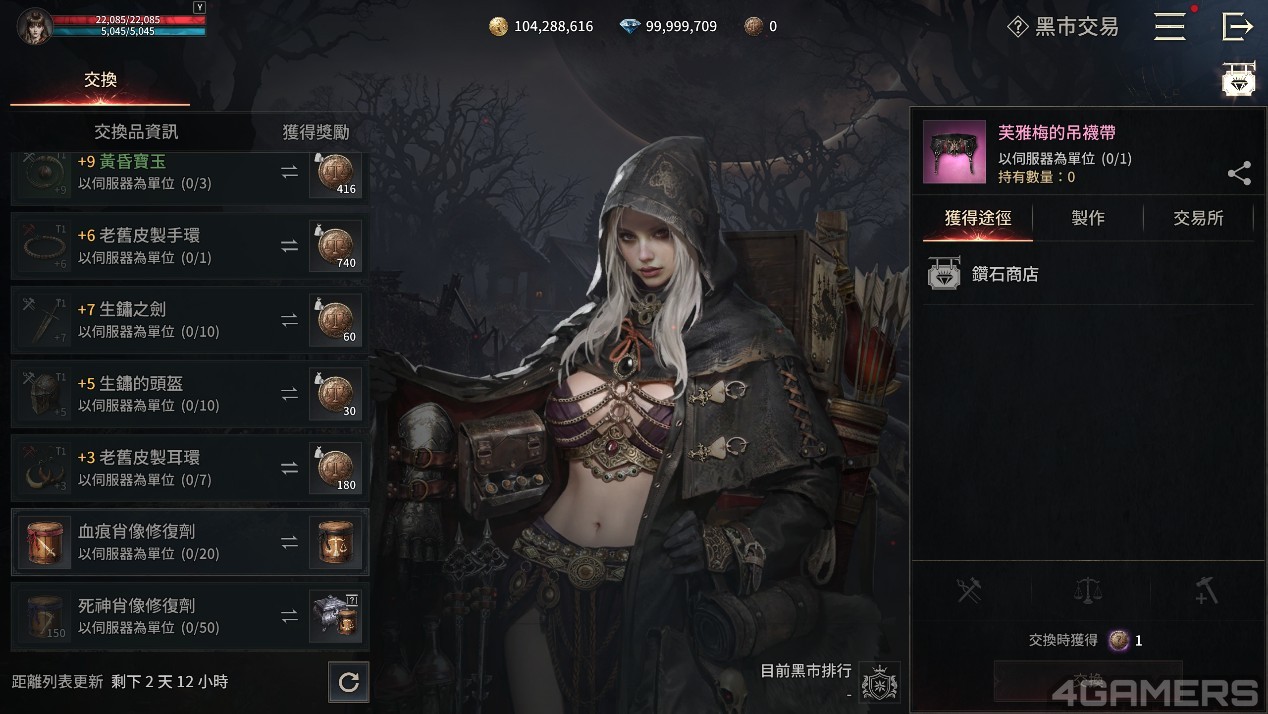Choose the +7 生鏽之劍 exchange row
Viewport: 1268px width, 714px height.
pyautogui.click(x=189, y=320)
